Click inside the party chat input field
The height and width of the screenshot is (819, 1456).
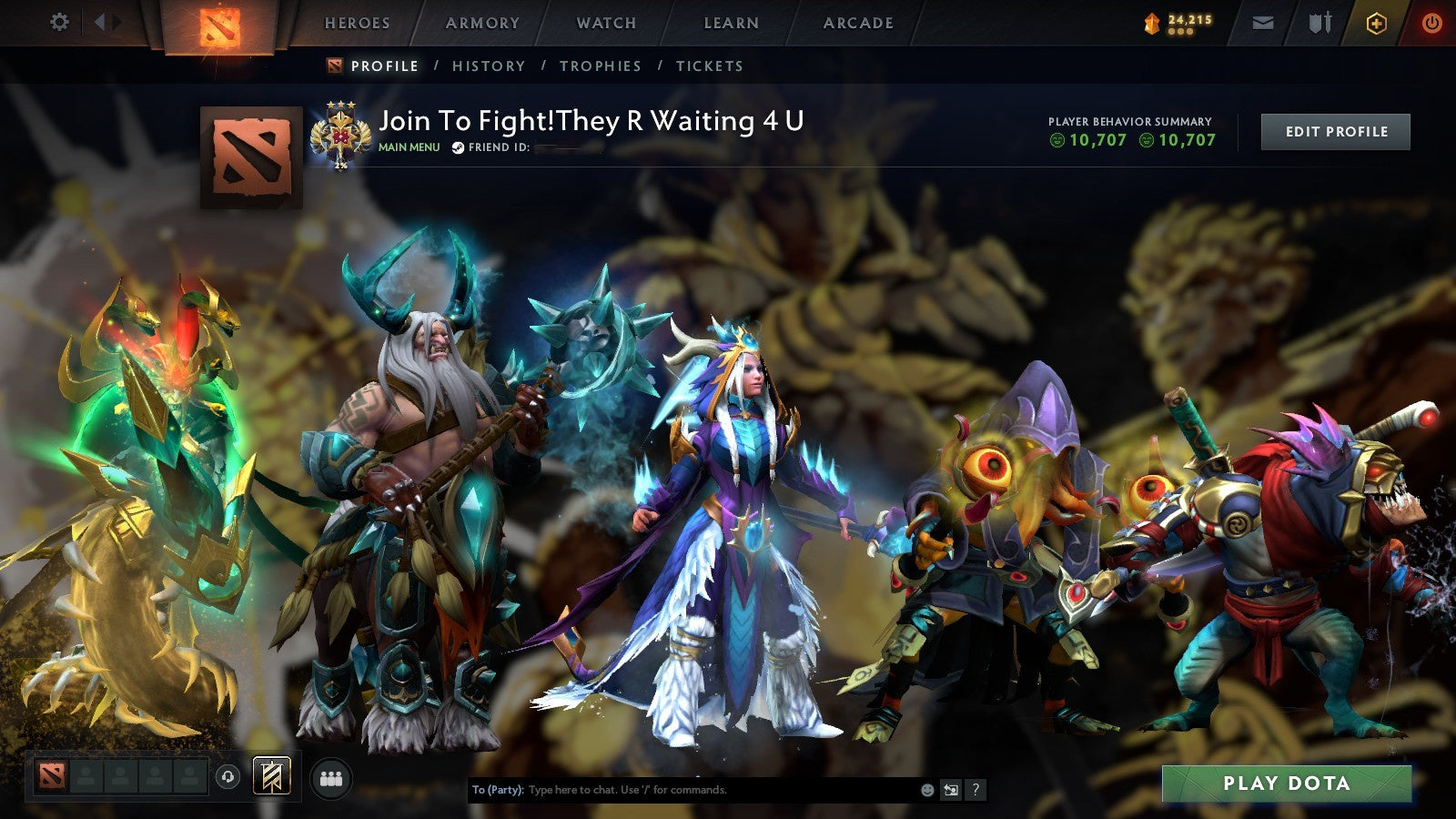(x=682, y=791)
